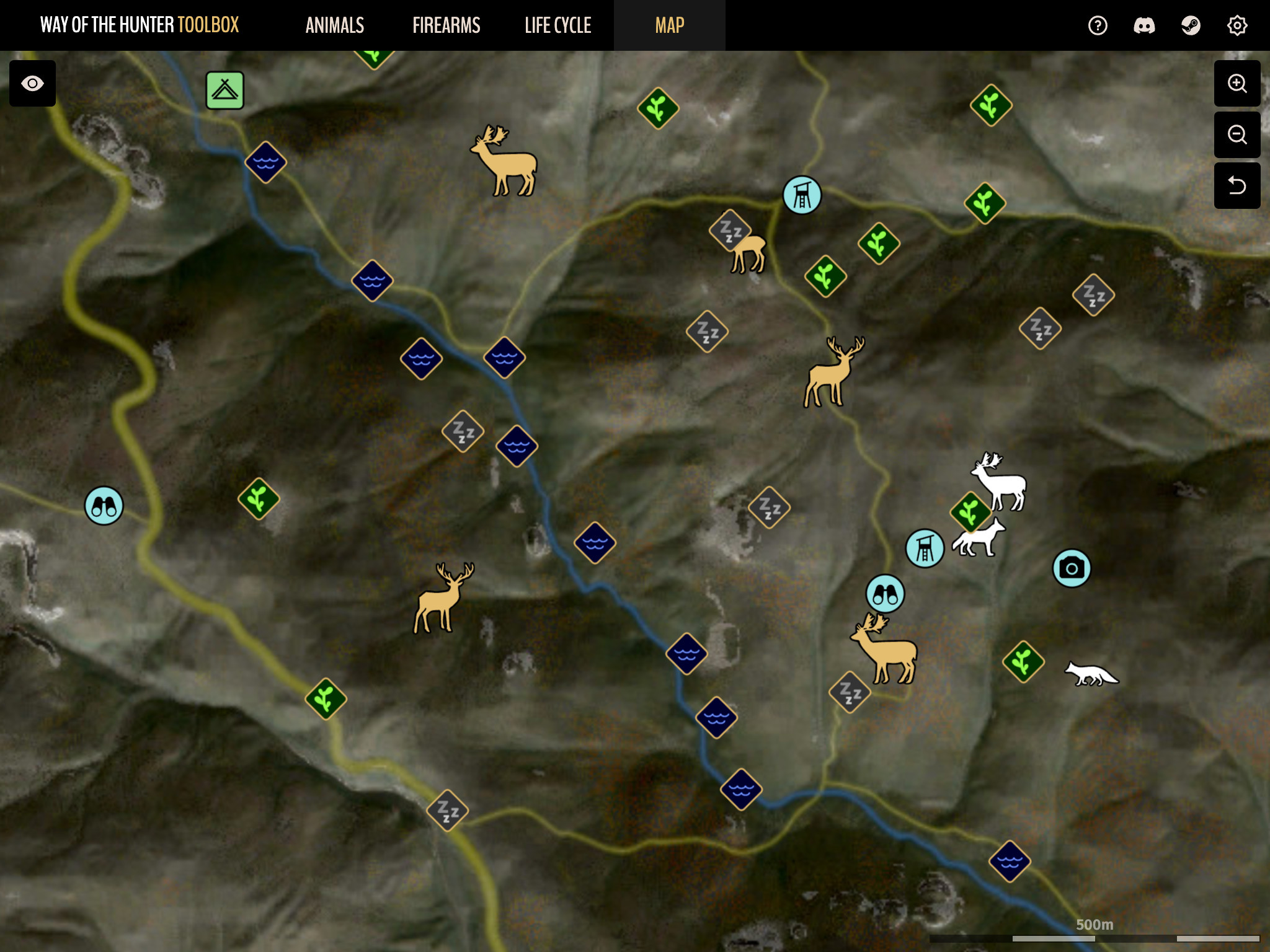Select the white fox animal marker

point(1091,674)
